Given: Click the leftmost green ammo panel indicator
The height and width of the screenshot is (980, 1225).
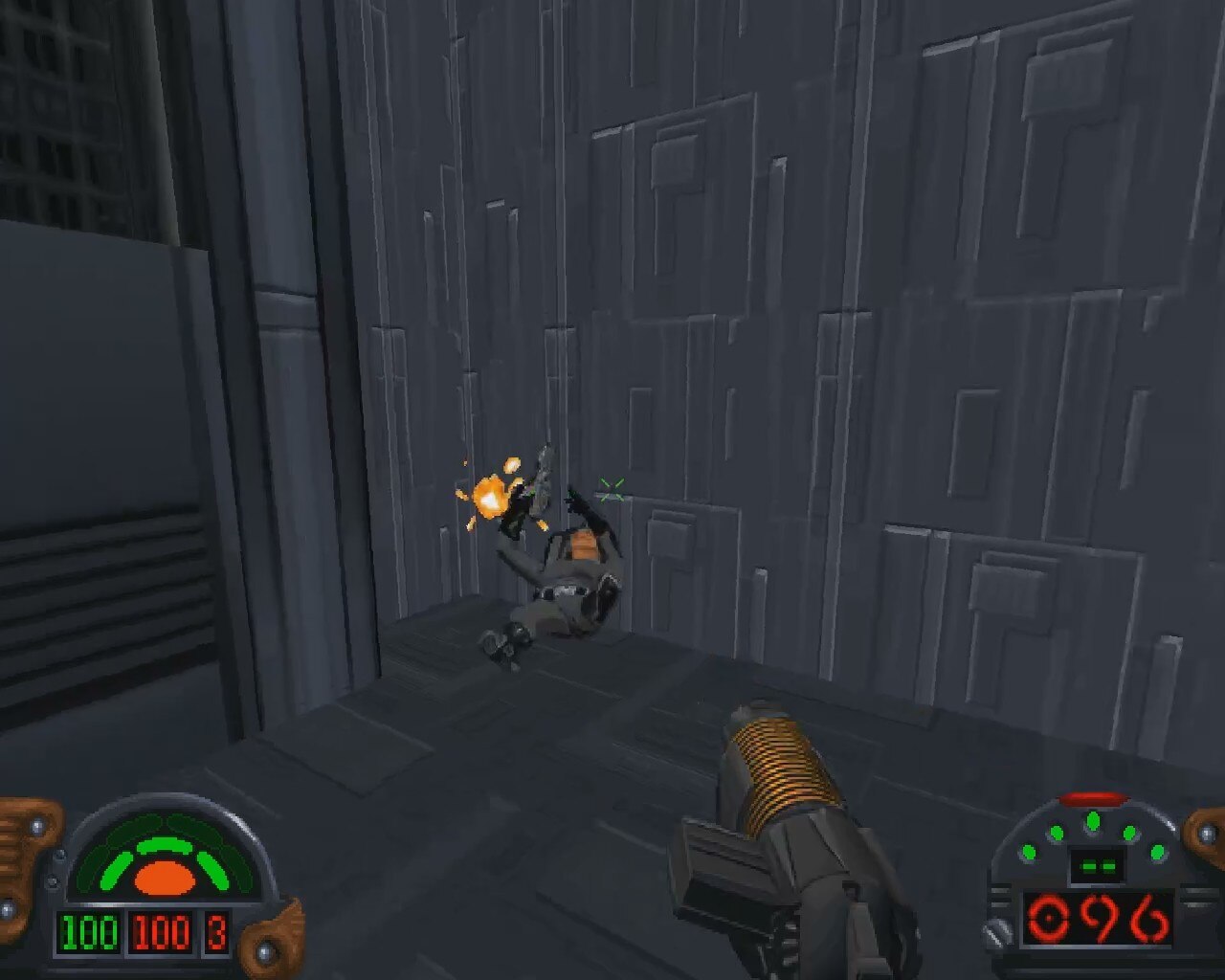Looking at the screenshot, I should coord(1028,852).
